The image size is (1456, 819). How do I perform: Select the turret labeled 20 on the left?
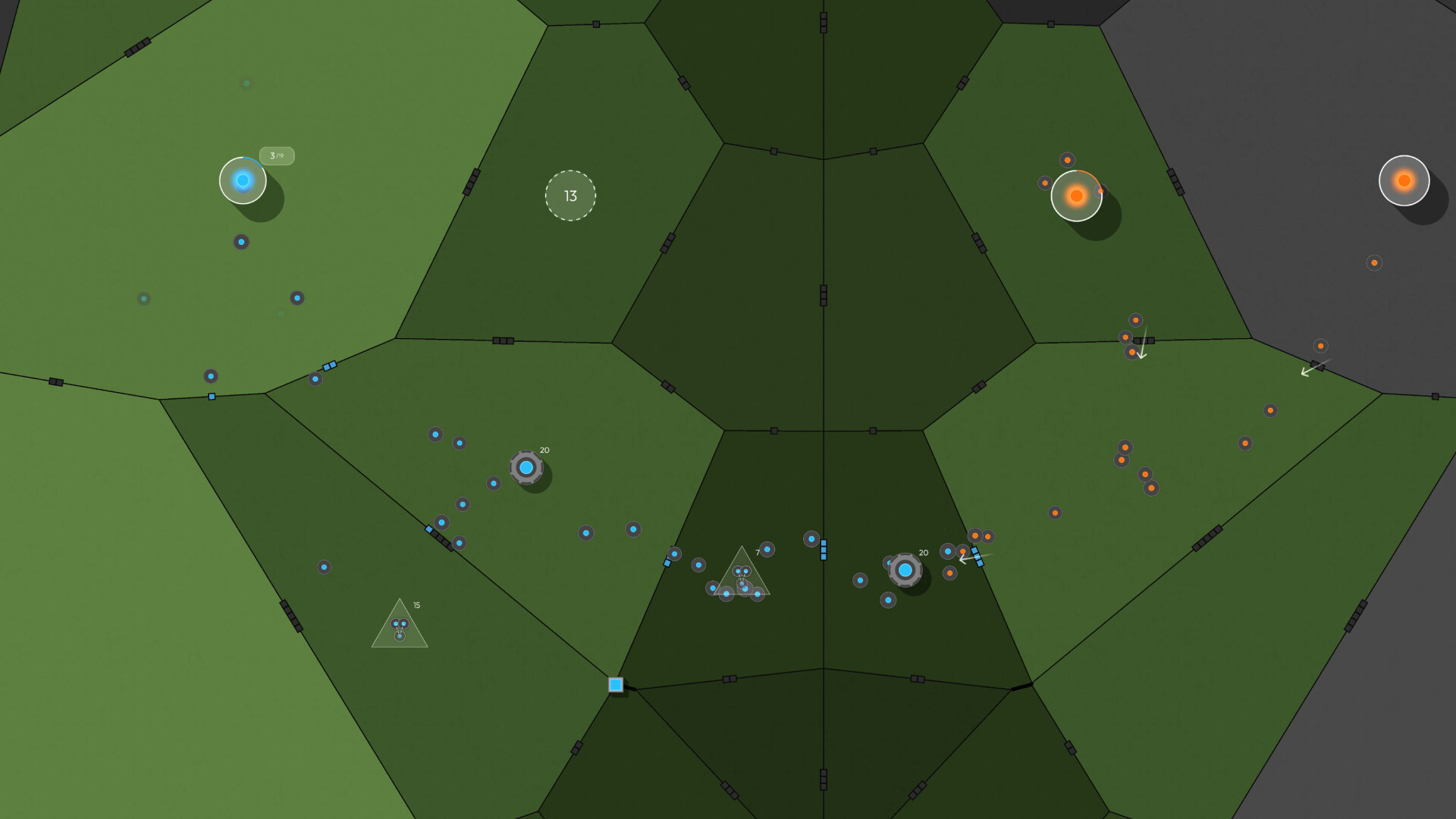527,468
